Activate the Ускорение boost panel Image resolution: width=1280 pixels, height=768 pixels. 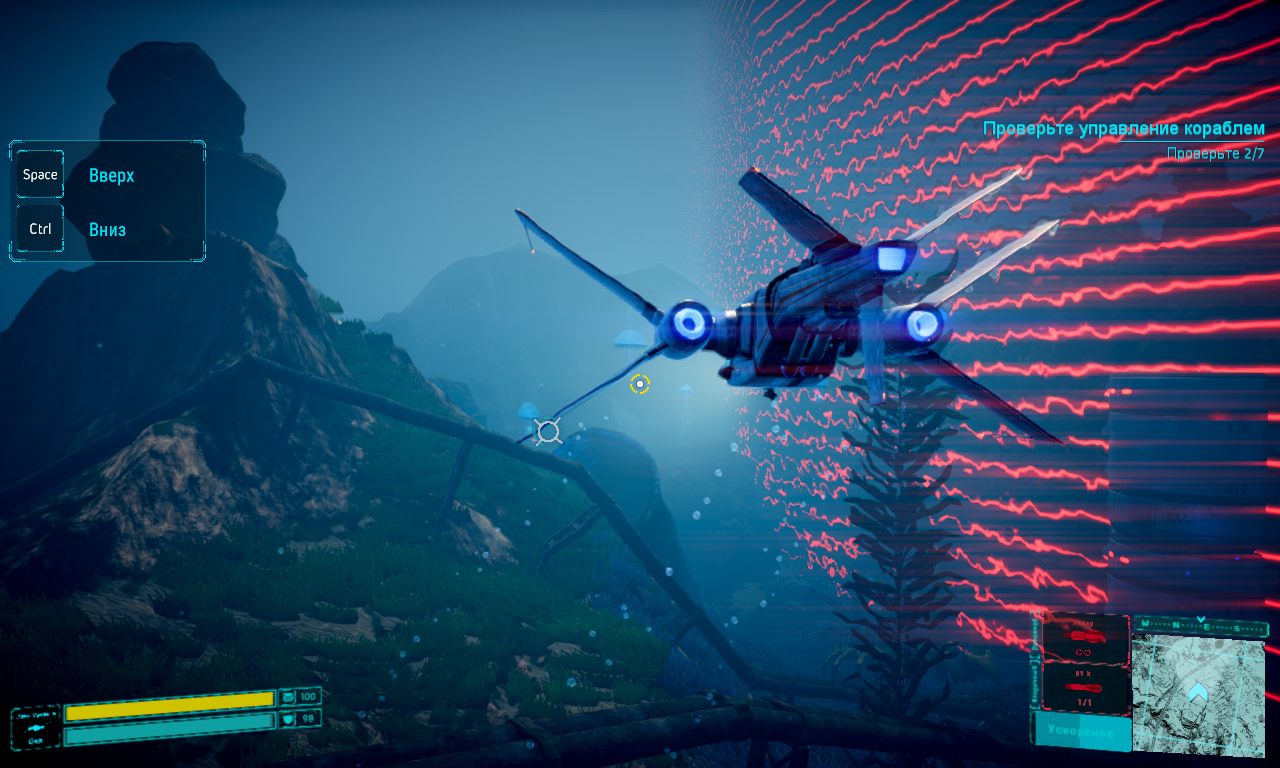pyautogui.click(x=1081, y=733)
